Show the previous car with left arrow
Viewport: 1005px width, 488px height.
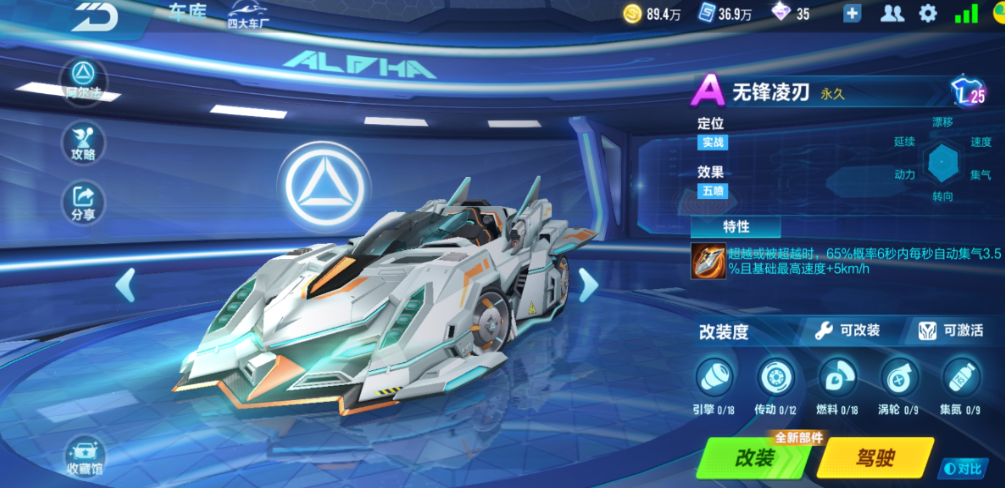tap(125, 285)
